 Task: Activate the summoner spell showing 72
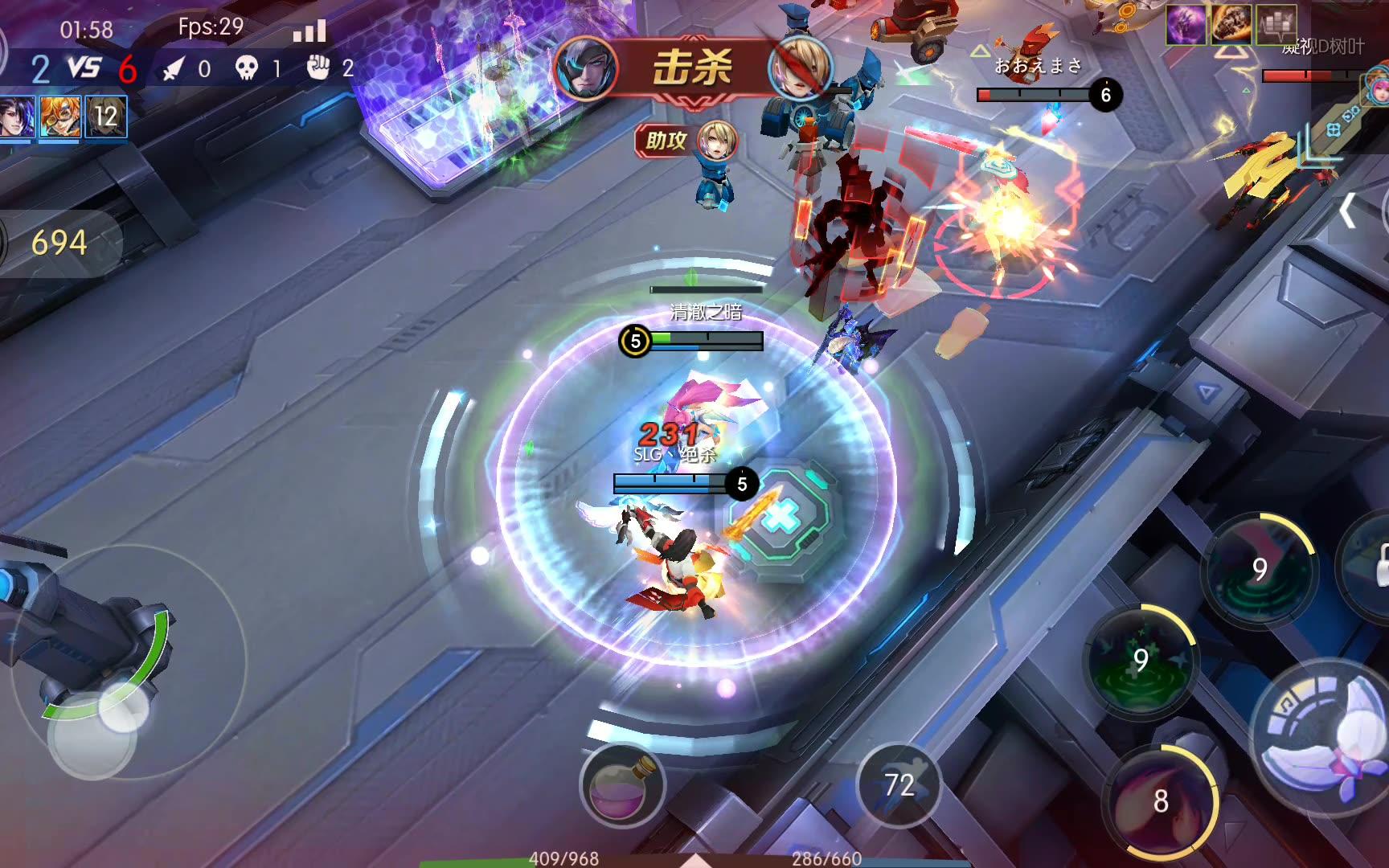(899, 785)
